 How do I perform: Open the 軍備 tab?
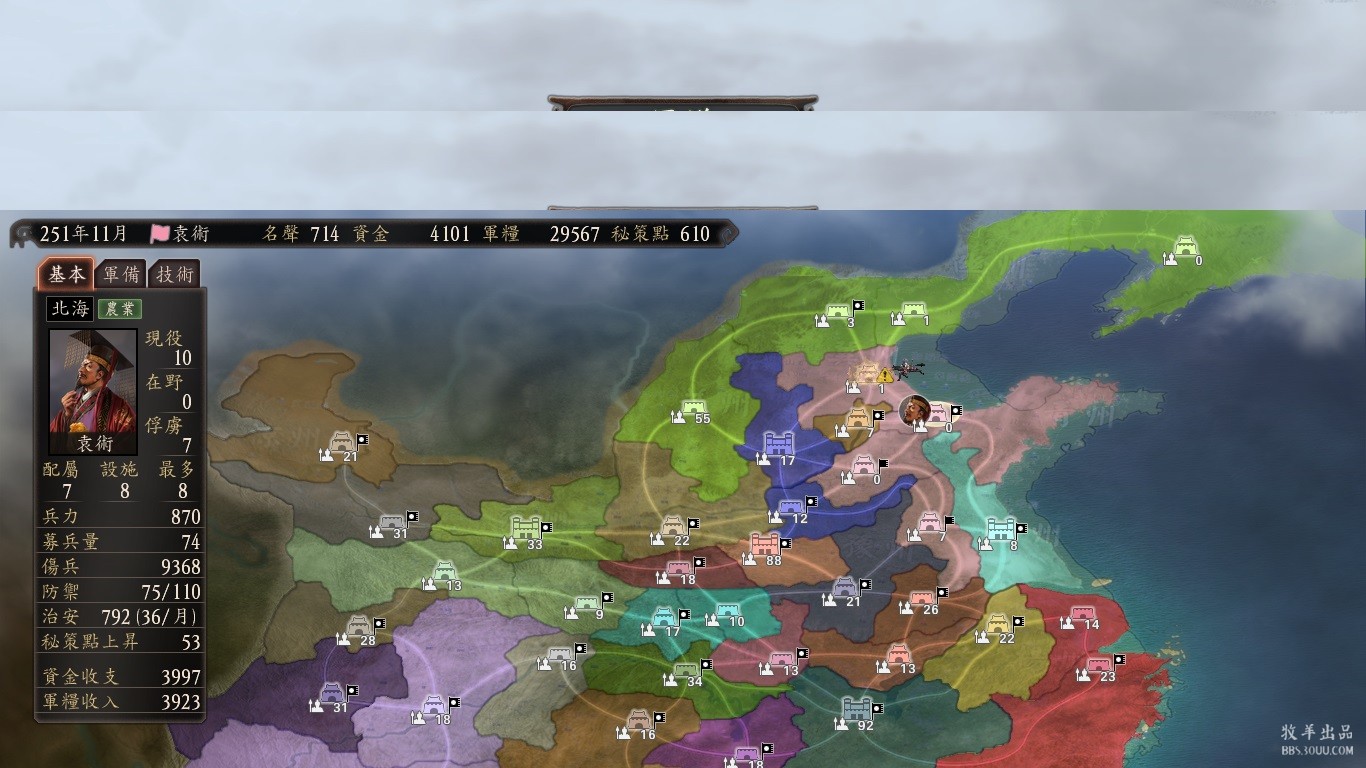pos(121,274)
